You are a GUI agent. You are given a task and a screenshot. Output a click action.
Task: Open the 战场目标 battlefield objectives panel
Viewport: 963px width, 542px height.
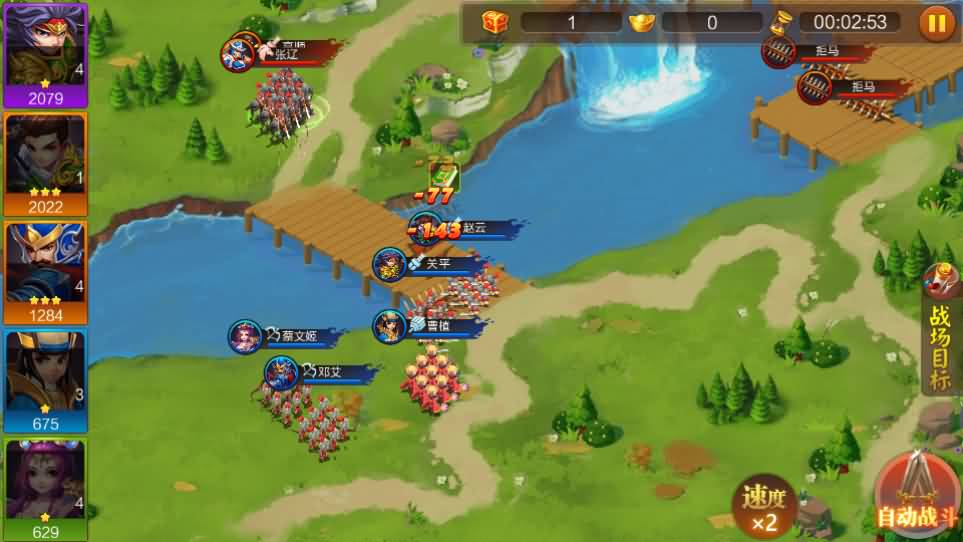(940, 343)
